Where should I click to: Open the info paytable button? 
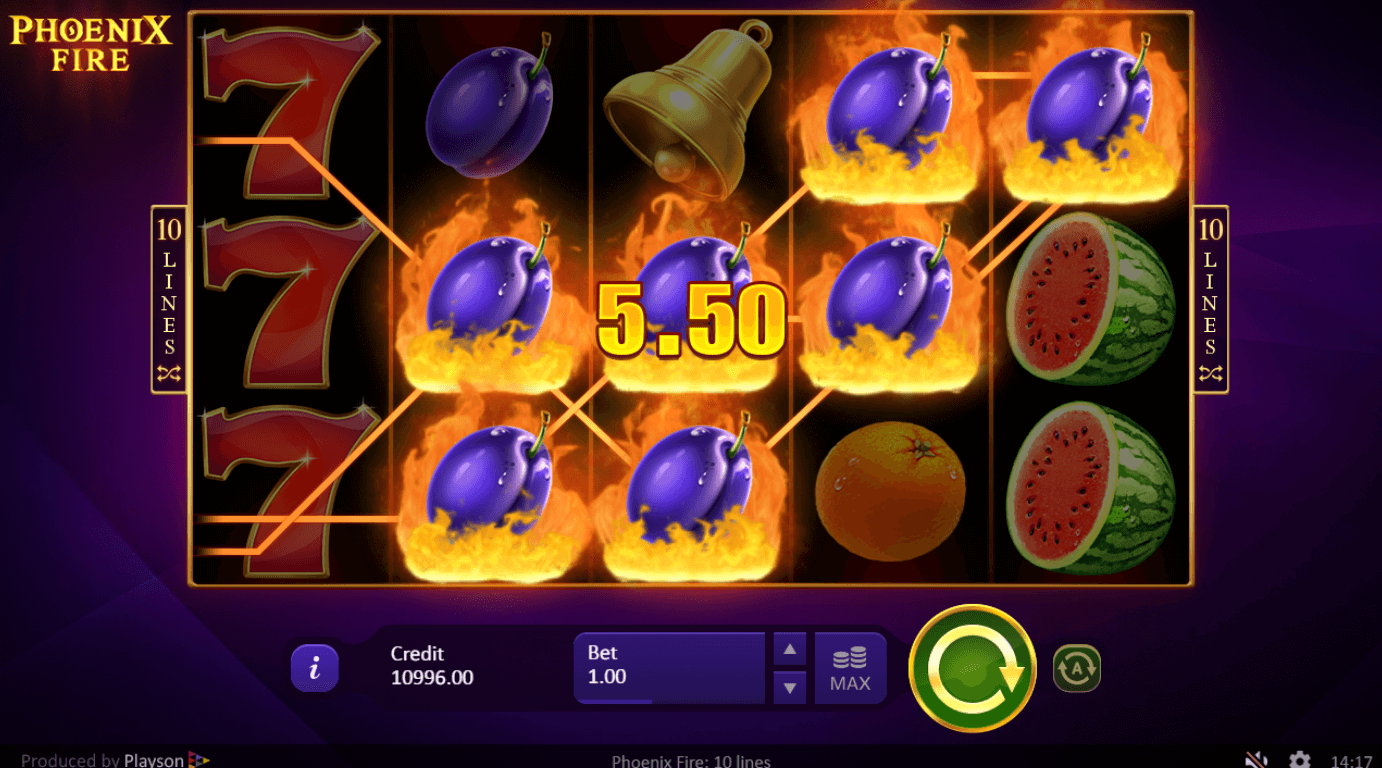315,668
